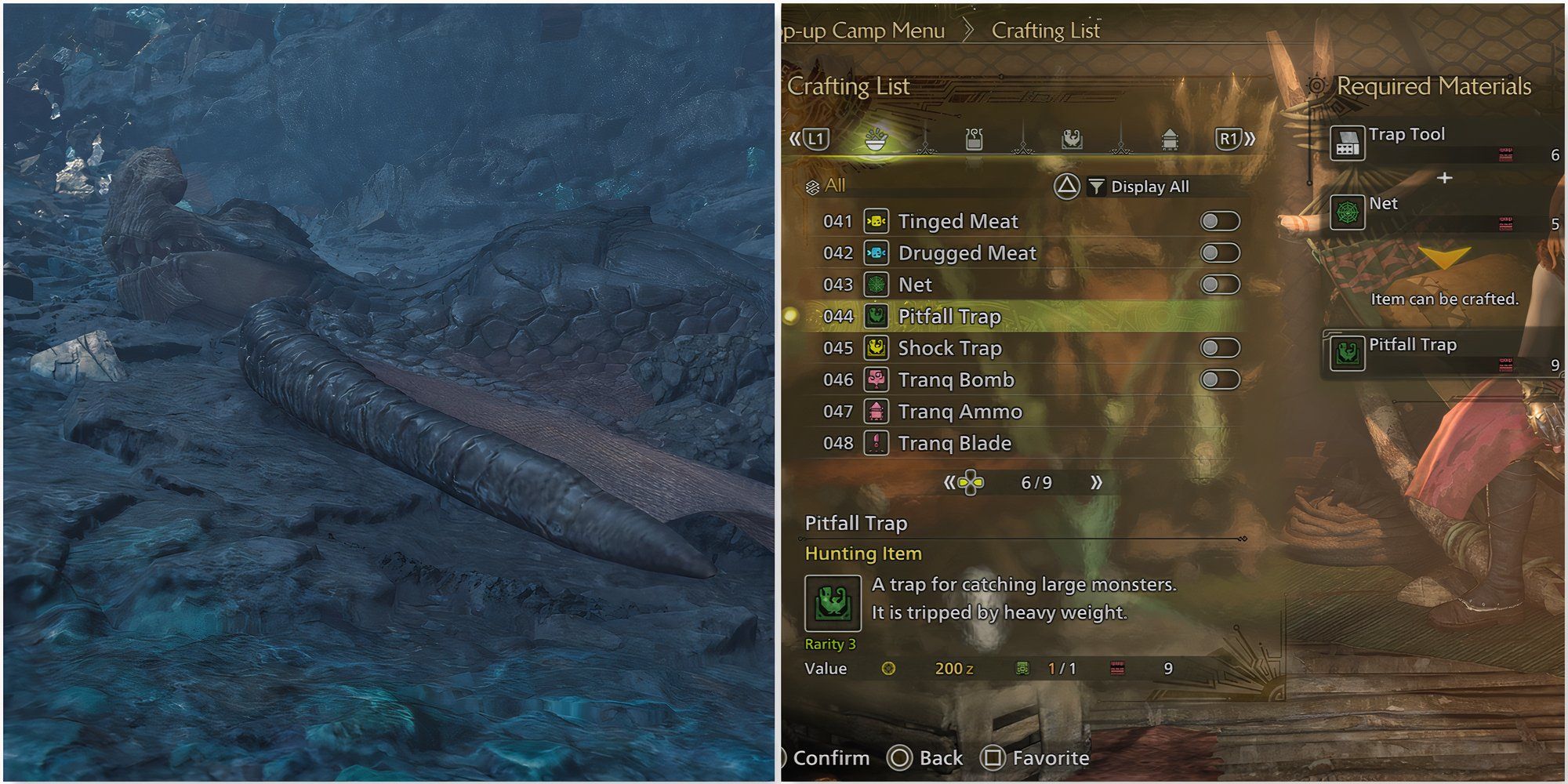Switch to the mortar-bowl crafting category tab
The width and height of the screenshot is (1568, 784).
pos(876,140)
